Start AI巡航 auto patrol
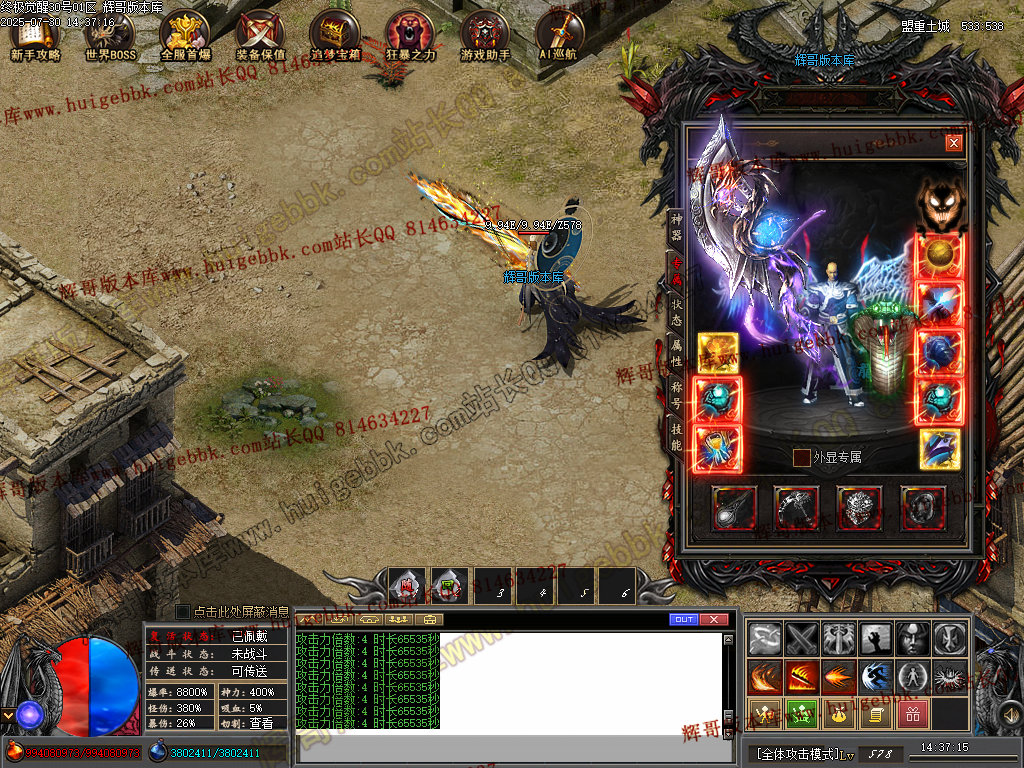Viewport: 1024px width, 768px height. 560,36
